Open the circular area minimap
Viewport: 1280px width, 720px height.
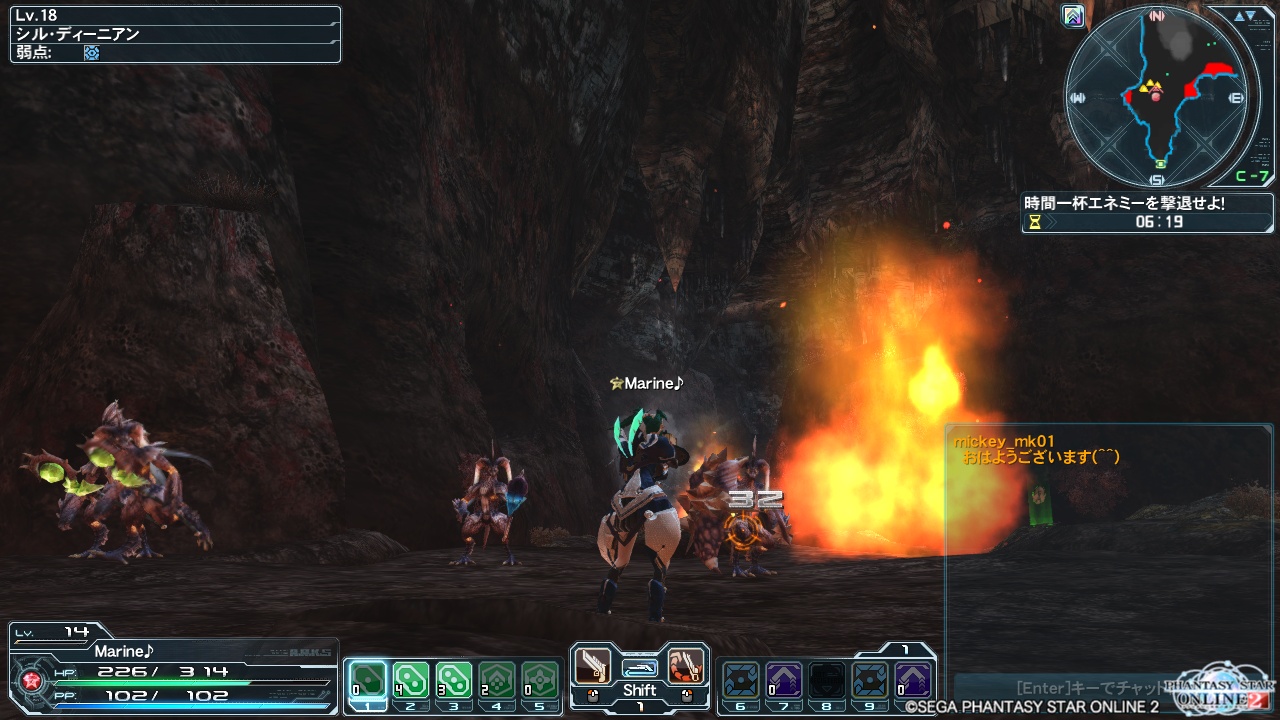pyautogui.click(x=1157, y=97)
